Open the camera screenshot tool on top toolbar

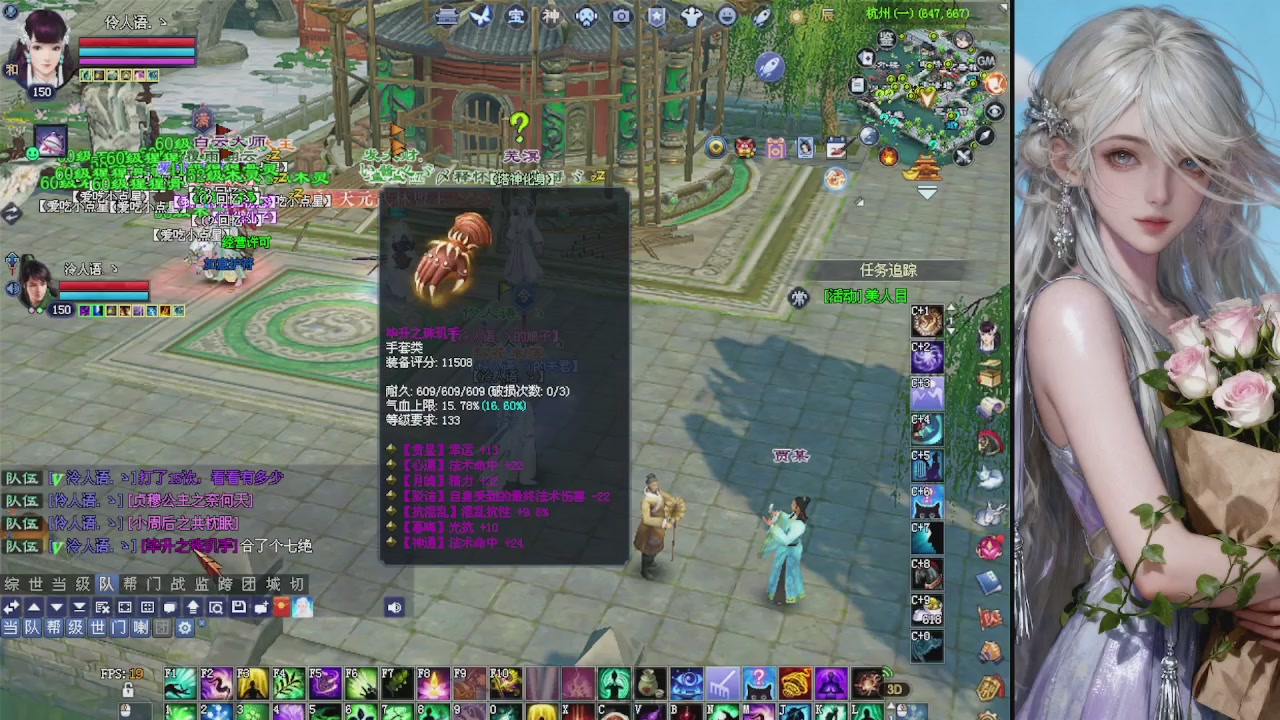point(620,15)
